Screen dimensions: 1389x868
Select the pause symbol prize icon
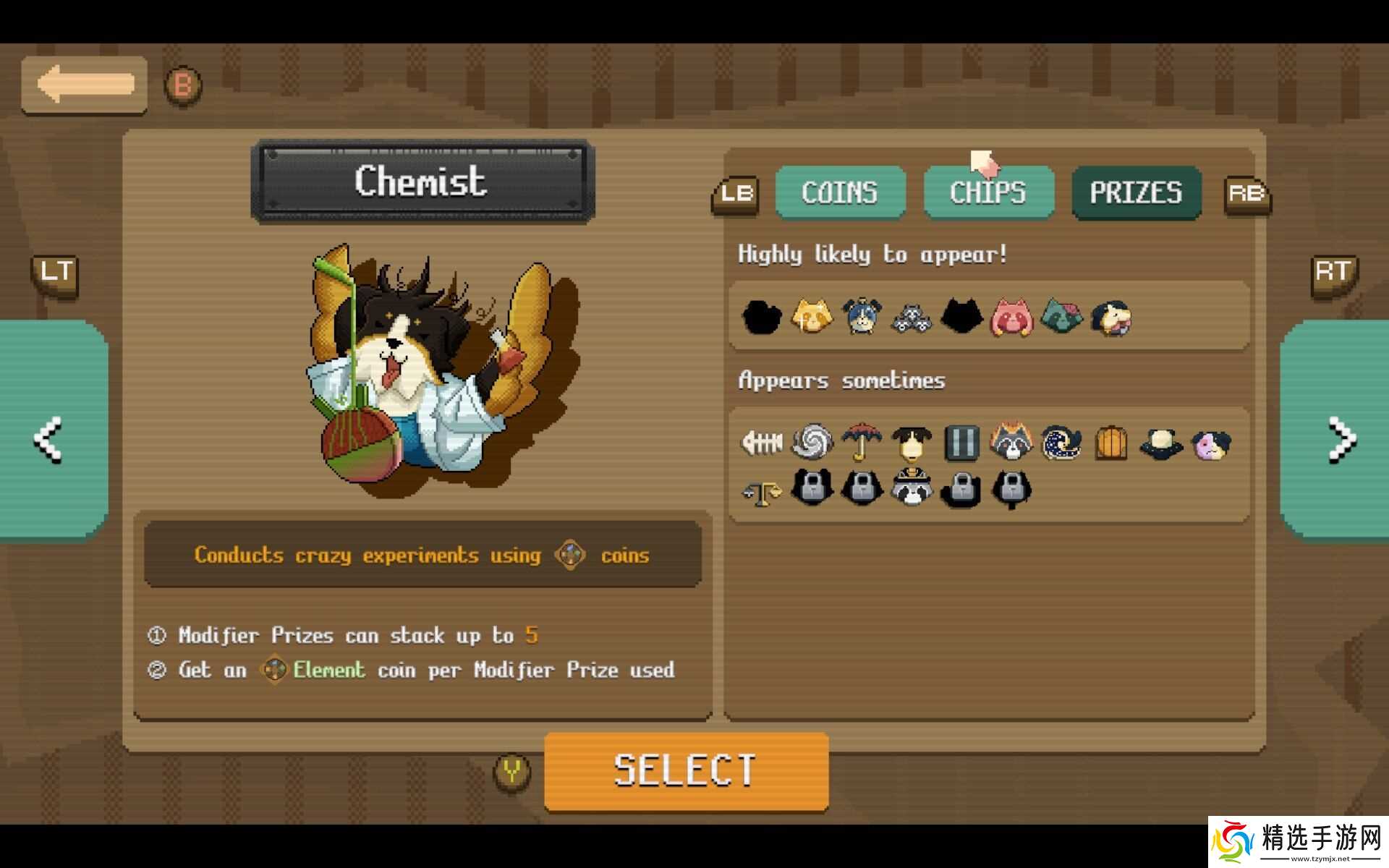coord(961,443)
